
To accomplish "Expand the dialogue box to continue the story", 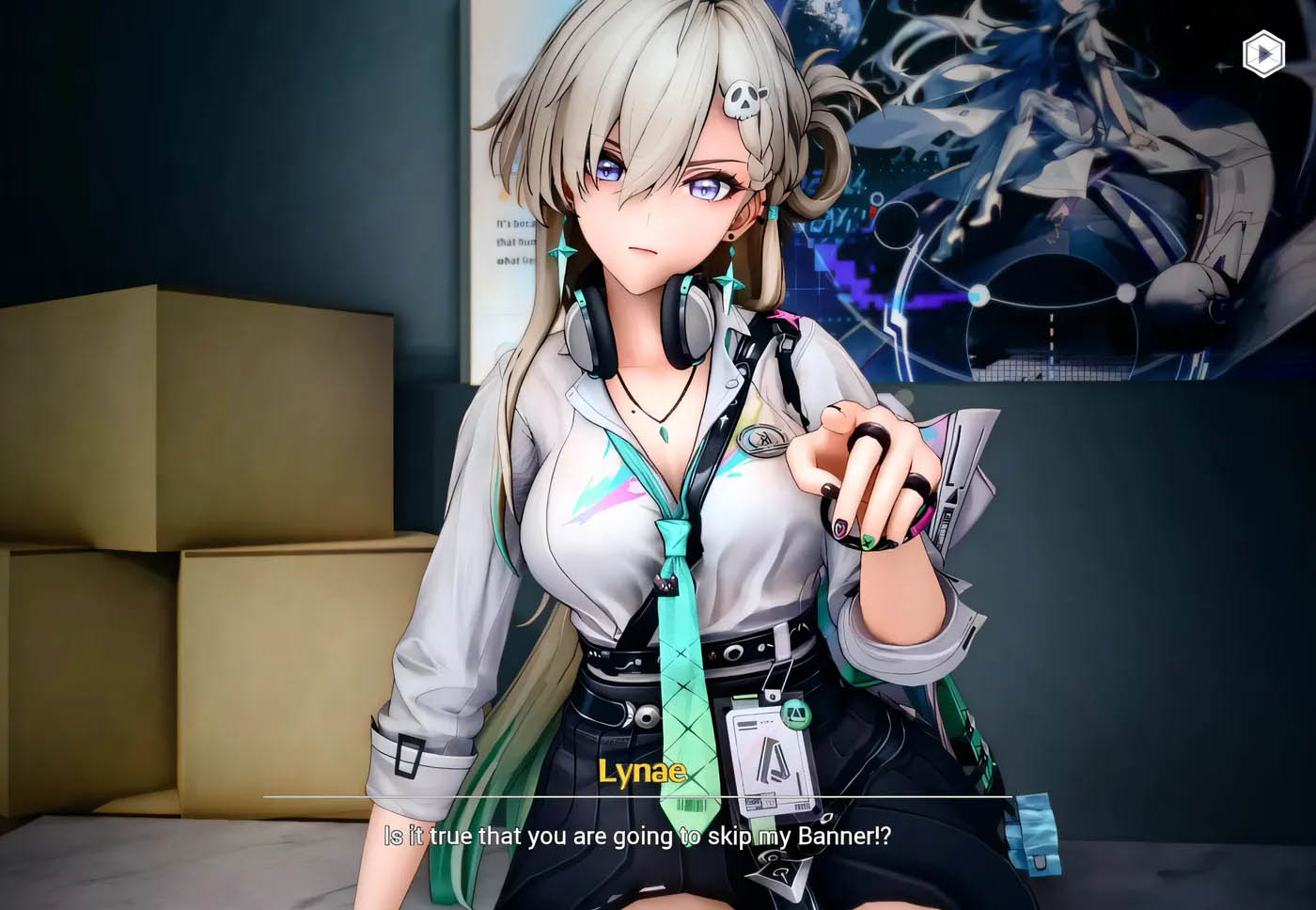I will (x=658, y=835).
